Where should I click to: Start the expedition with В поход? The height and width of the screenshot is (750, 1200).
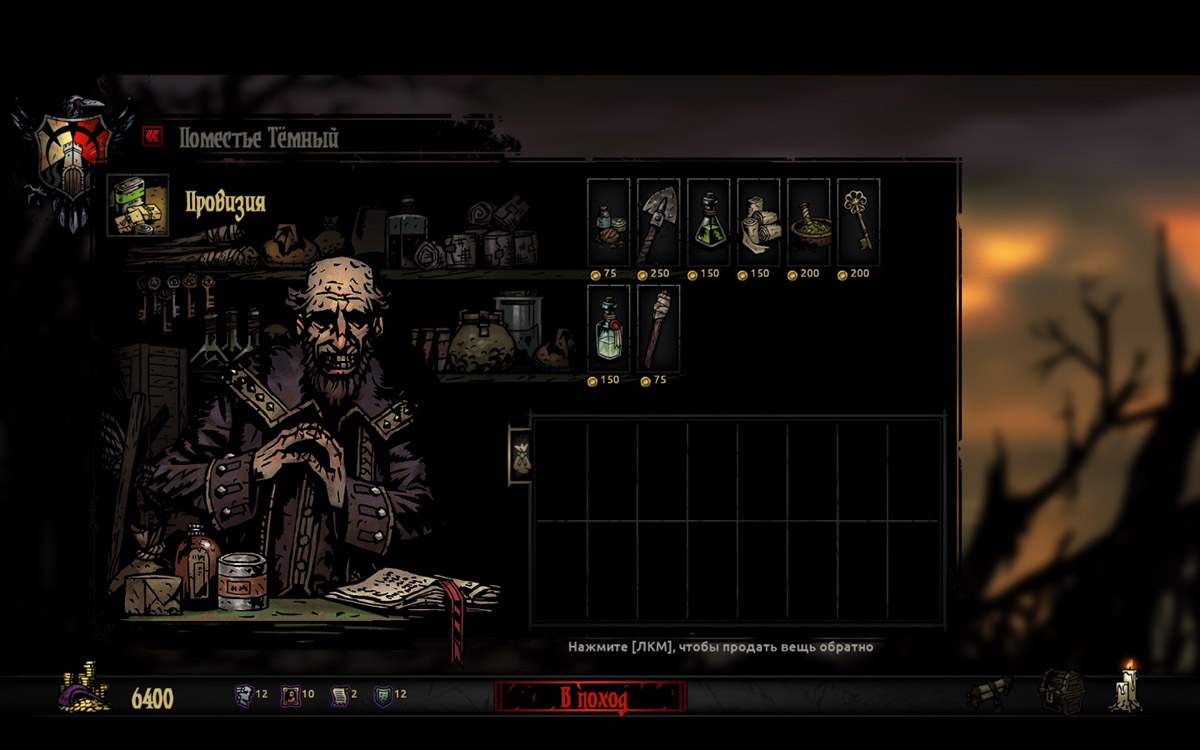coord(591,697)
